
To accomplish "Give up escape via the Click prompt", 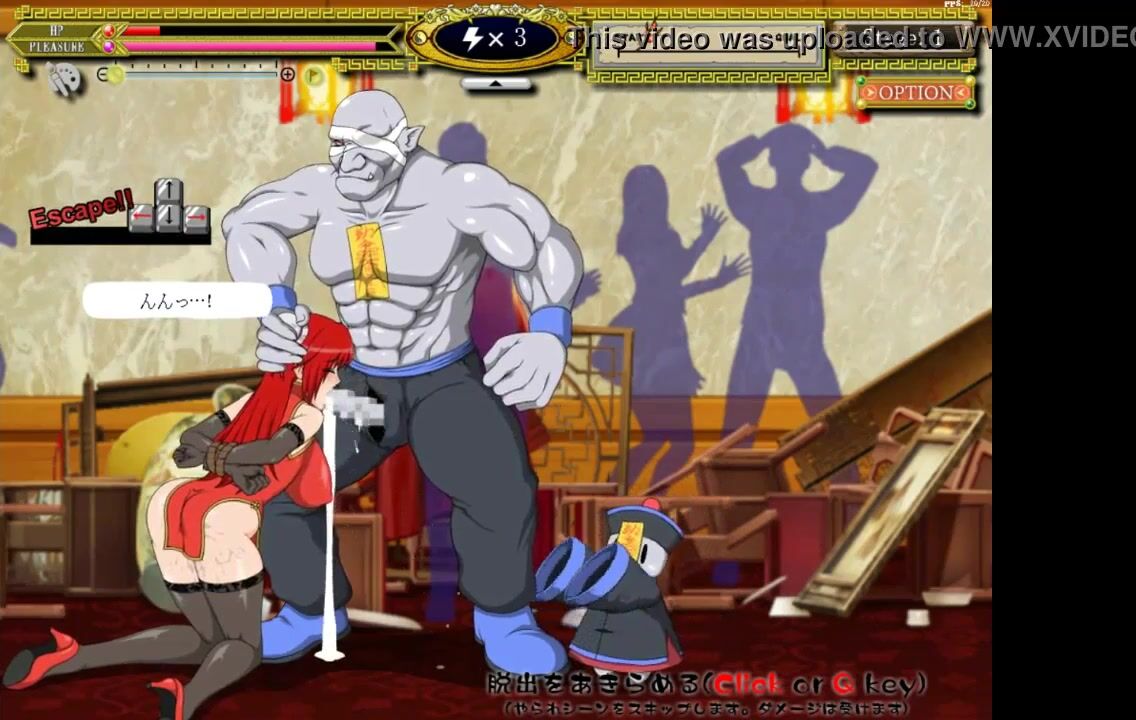I will pyautogui.click(x=706, y=684).
